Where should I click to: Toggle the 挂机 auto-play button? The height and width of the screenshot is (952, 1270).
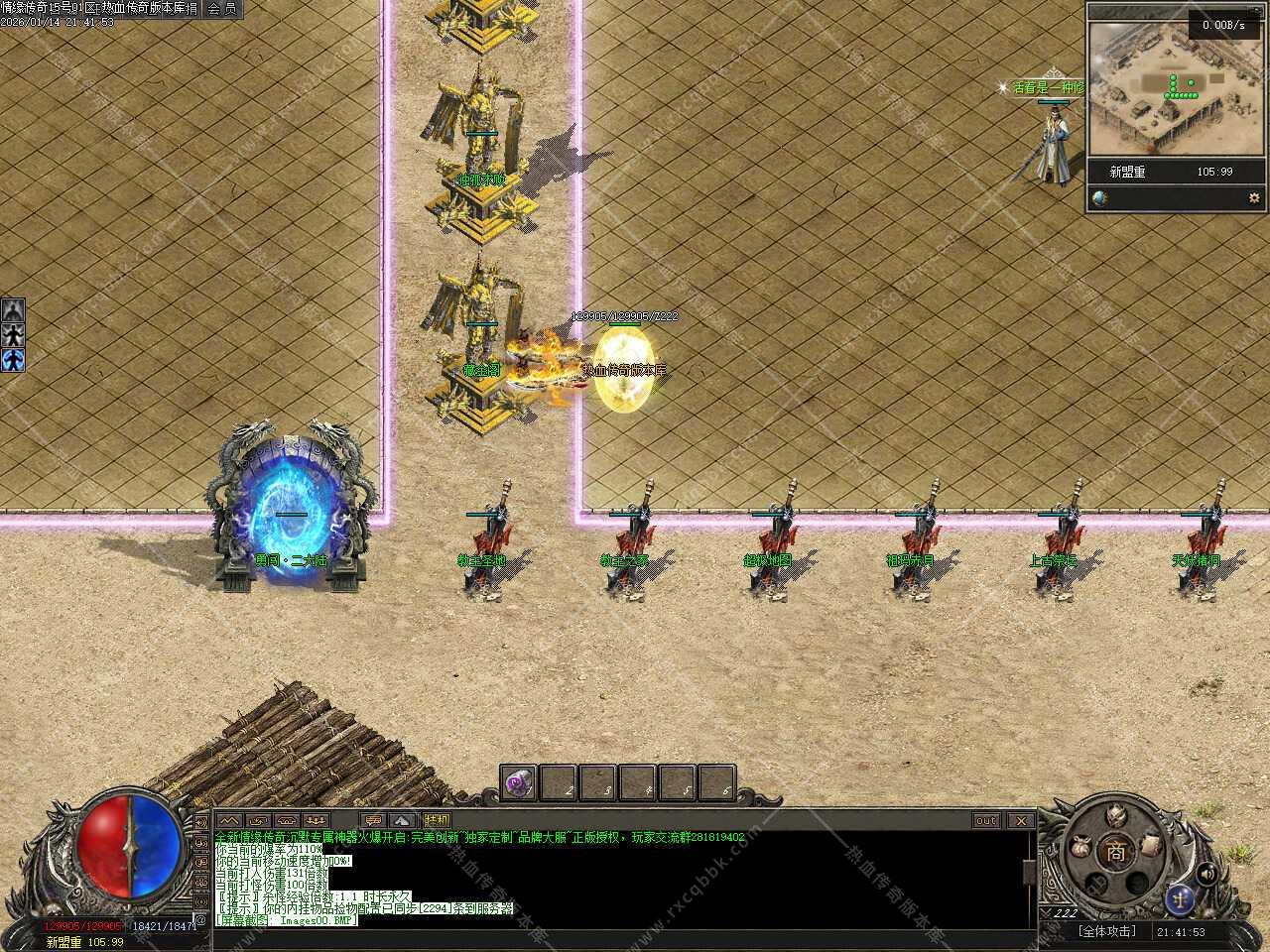[437, 821]
